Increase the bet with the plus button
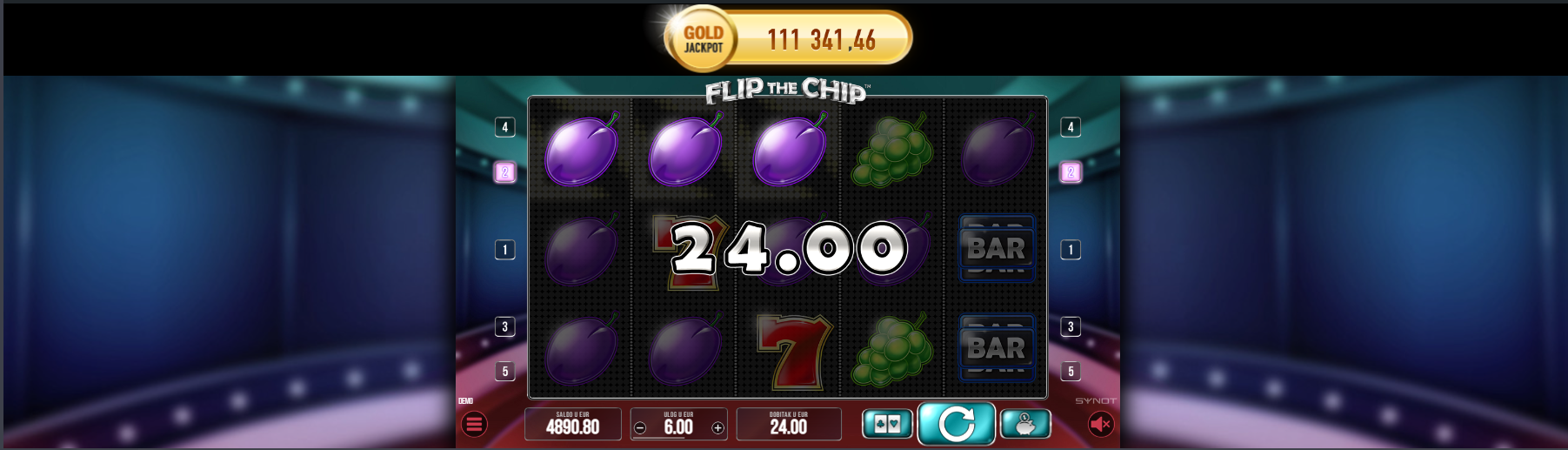 pyautogui.click(x=717, y=427)
